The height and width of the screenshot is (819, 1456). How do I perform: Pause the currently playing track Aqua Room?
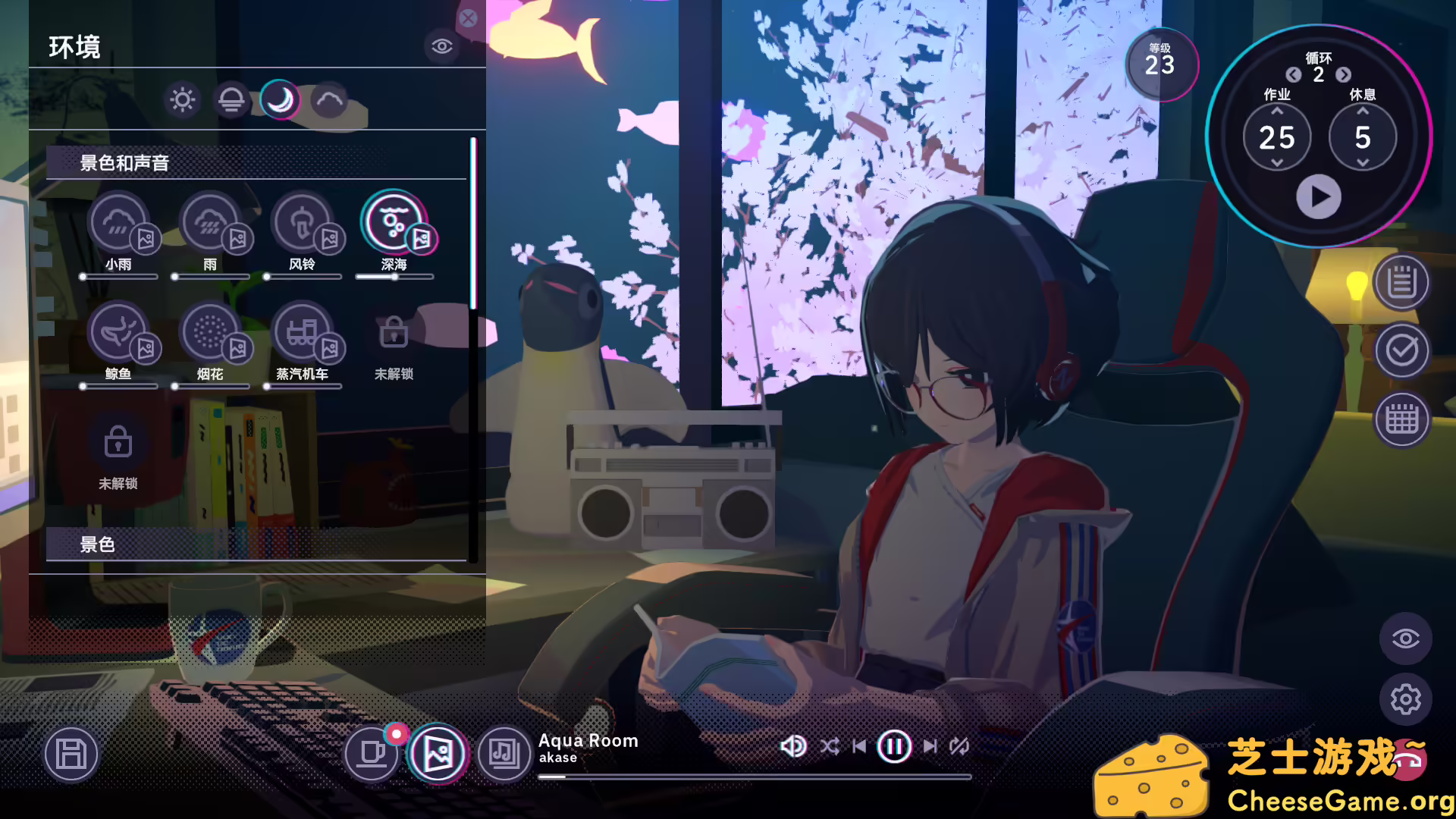point(893,746)
